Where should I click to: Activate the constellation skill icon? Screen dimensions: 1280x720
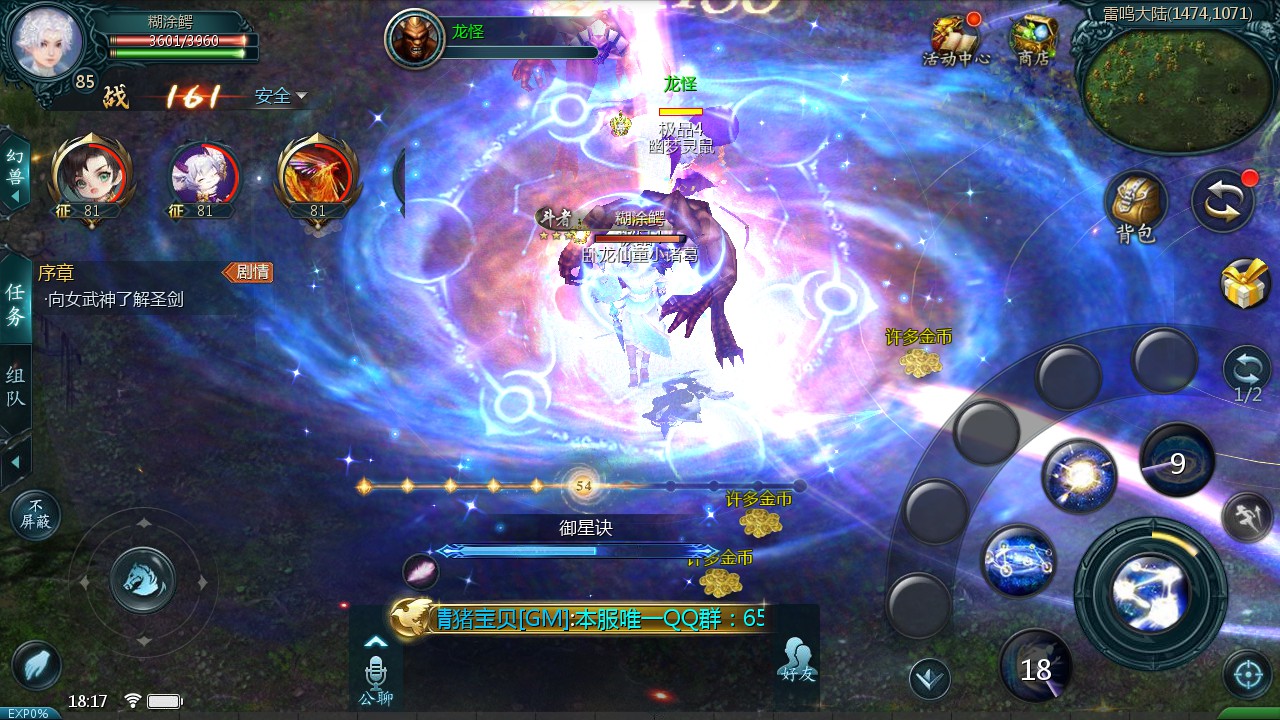(1018, 562)
